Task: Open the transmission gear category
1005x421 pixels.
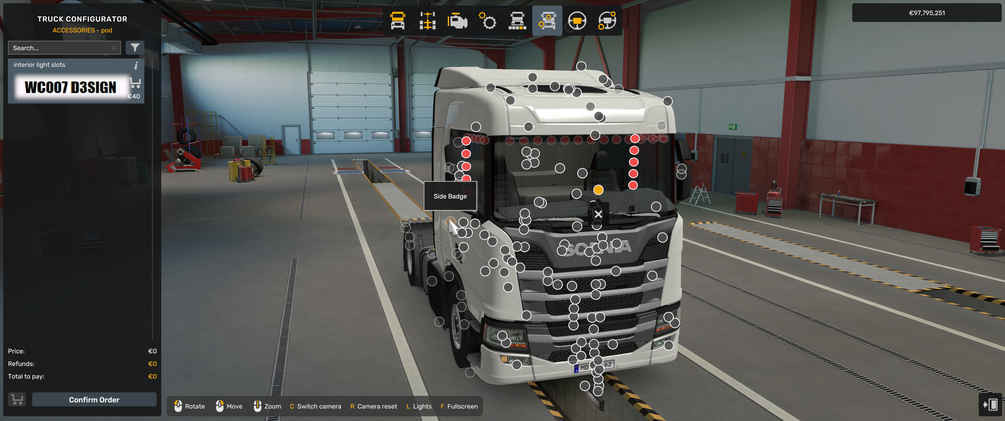Action: [x=487, y=20]
